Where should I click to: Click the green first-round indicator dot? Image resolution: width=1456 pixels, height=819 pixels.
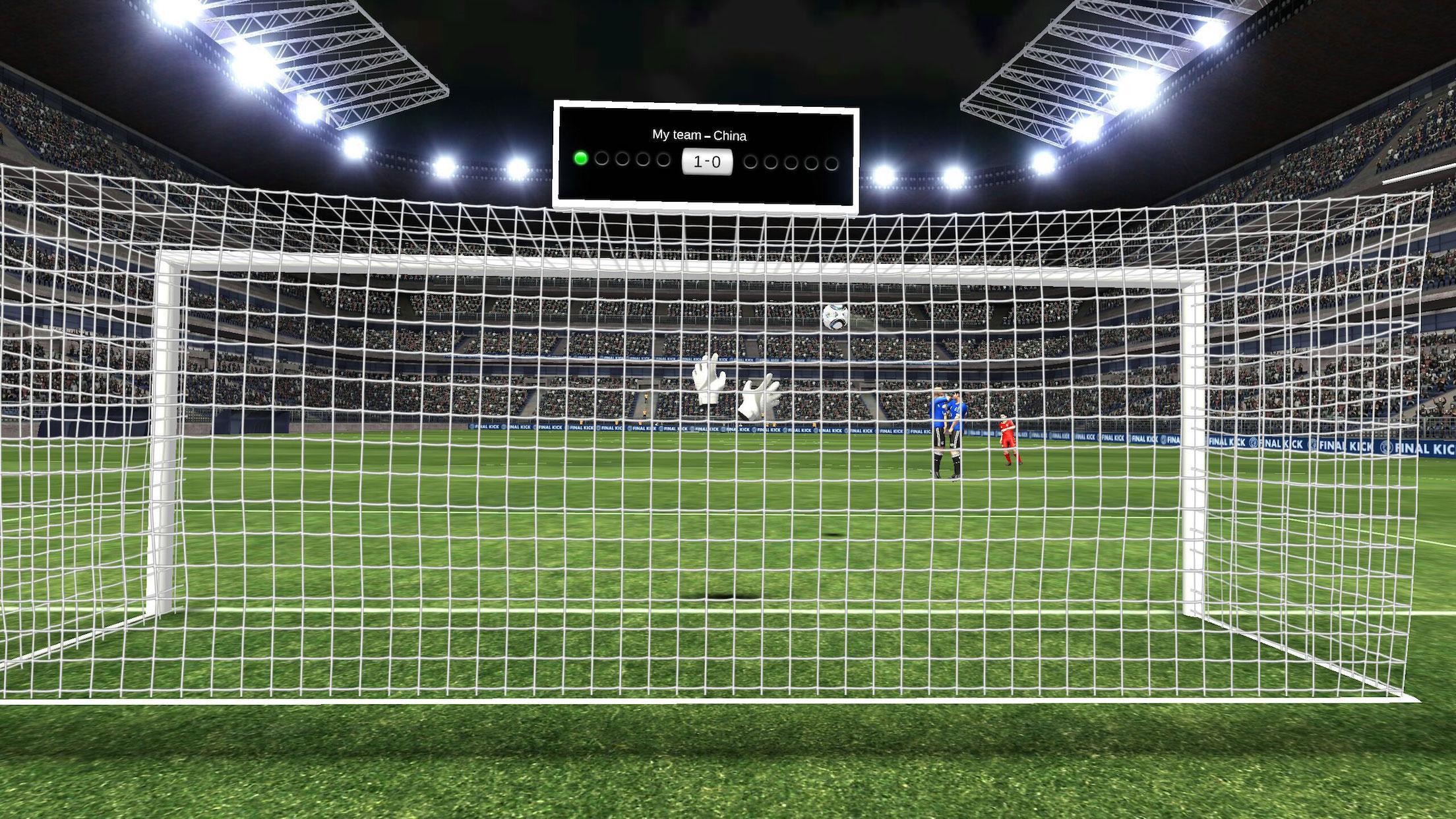581,160
